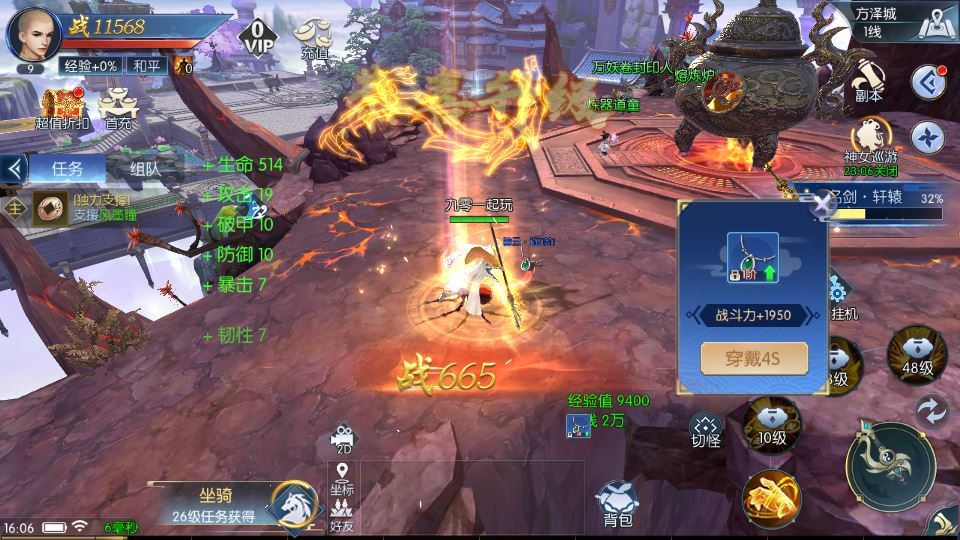Image resolution: width=960 pixels, height=540 pixels.
Task: Use the 切怪 target switch button
Action: [x=705, y=430]
